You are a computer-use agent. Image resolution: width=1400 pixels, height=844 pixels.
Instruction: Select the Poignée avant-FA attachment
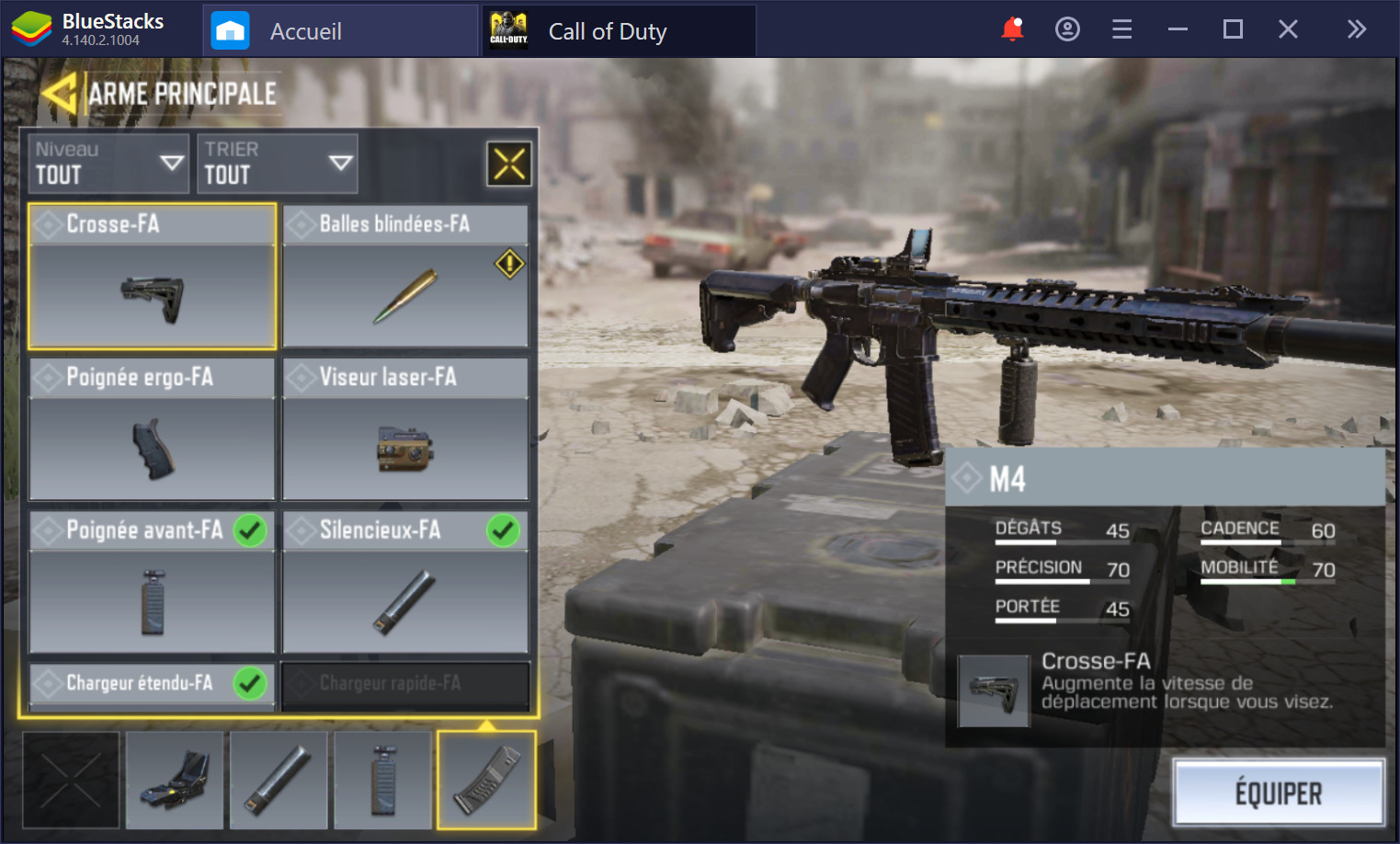(153, 582)
